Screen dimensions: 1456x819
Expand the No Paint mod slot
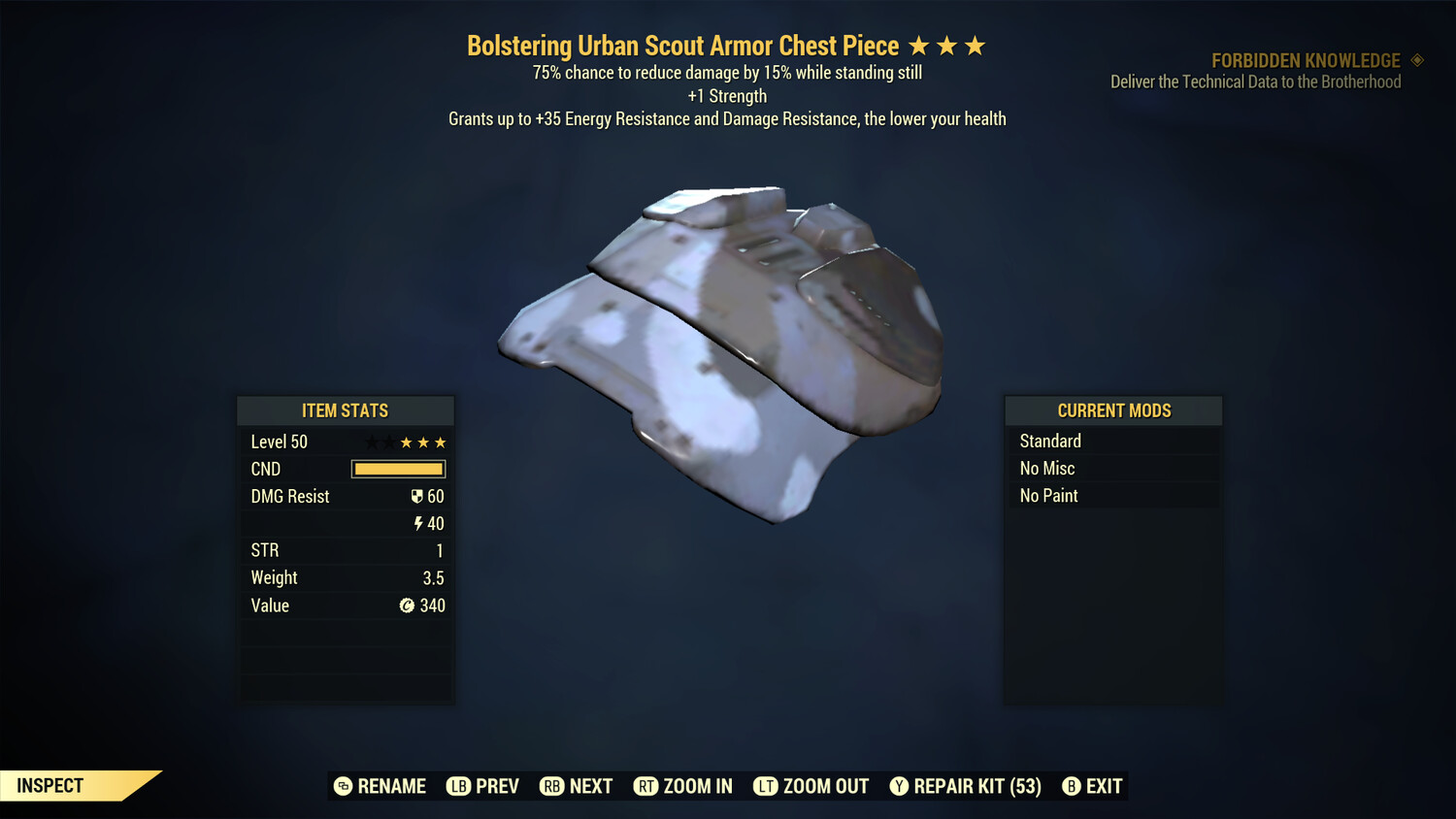(1113, 495)
